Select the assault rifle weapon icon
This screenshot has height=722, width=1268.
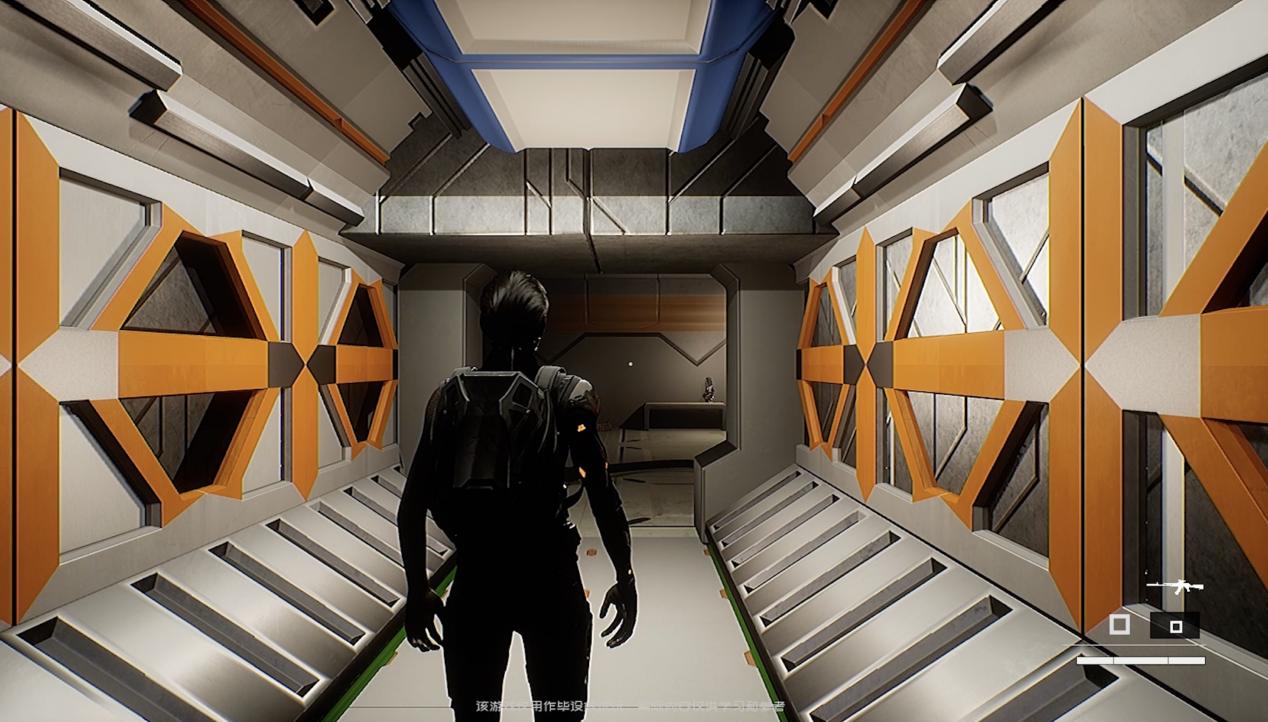pyautogui.click(x=1174, y=587)
